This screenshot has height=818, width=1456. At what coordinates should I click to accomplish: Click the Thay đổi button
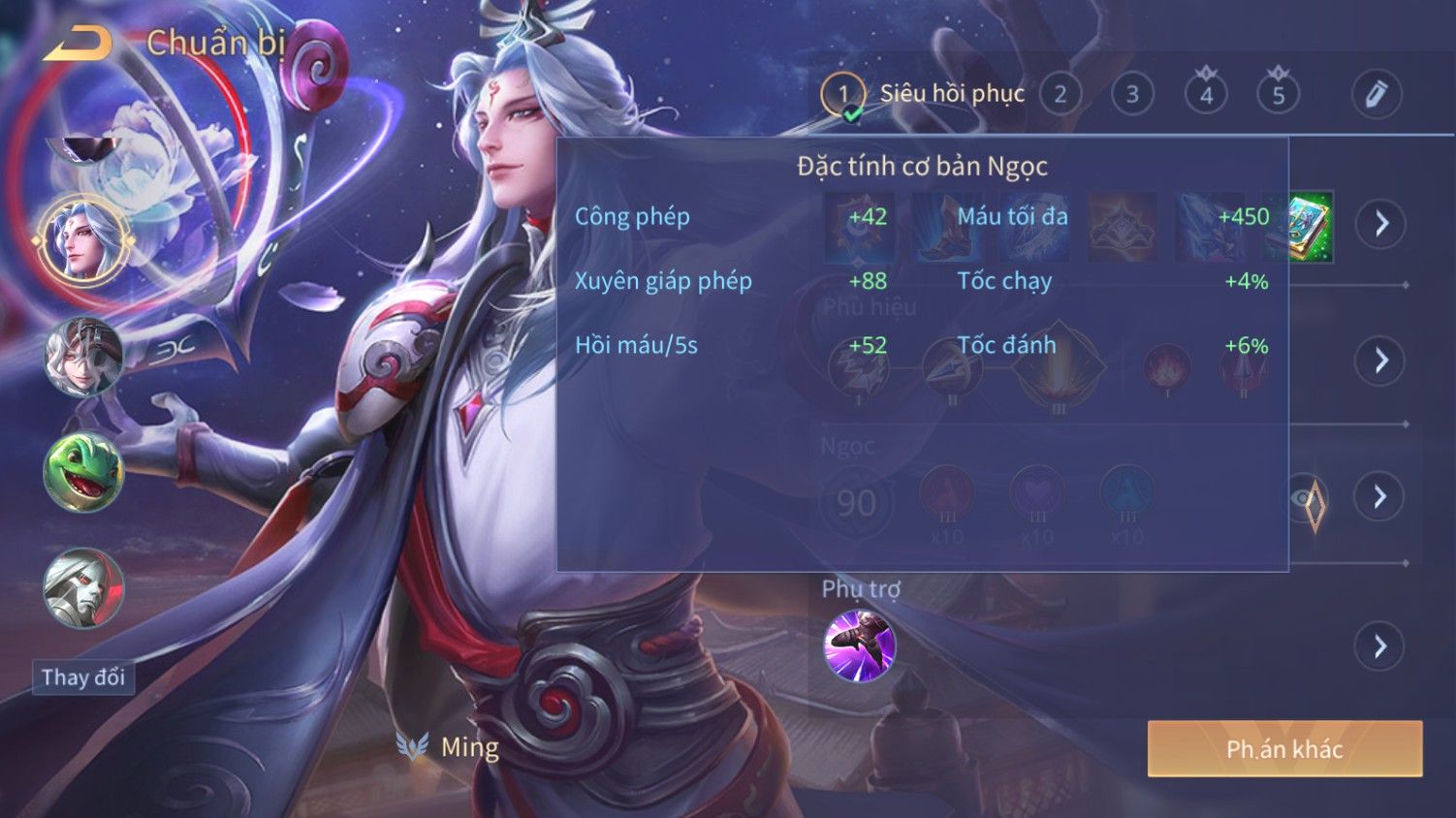point(83,677)
